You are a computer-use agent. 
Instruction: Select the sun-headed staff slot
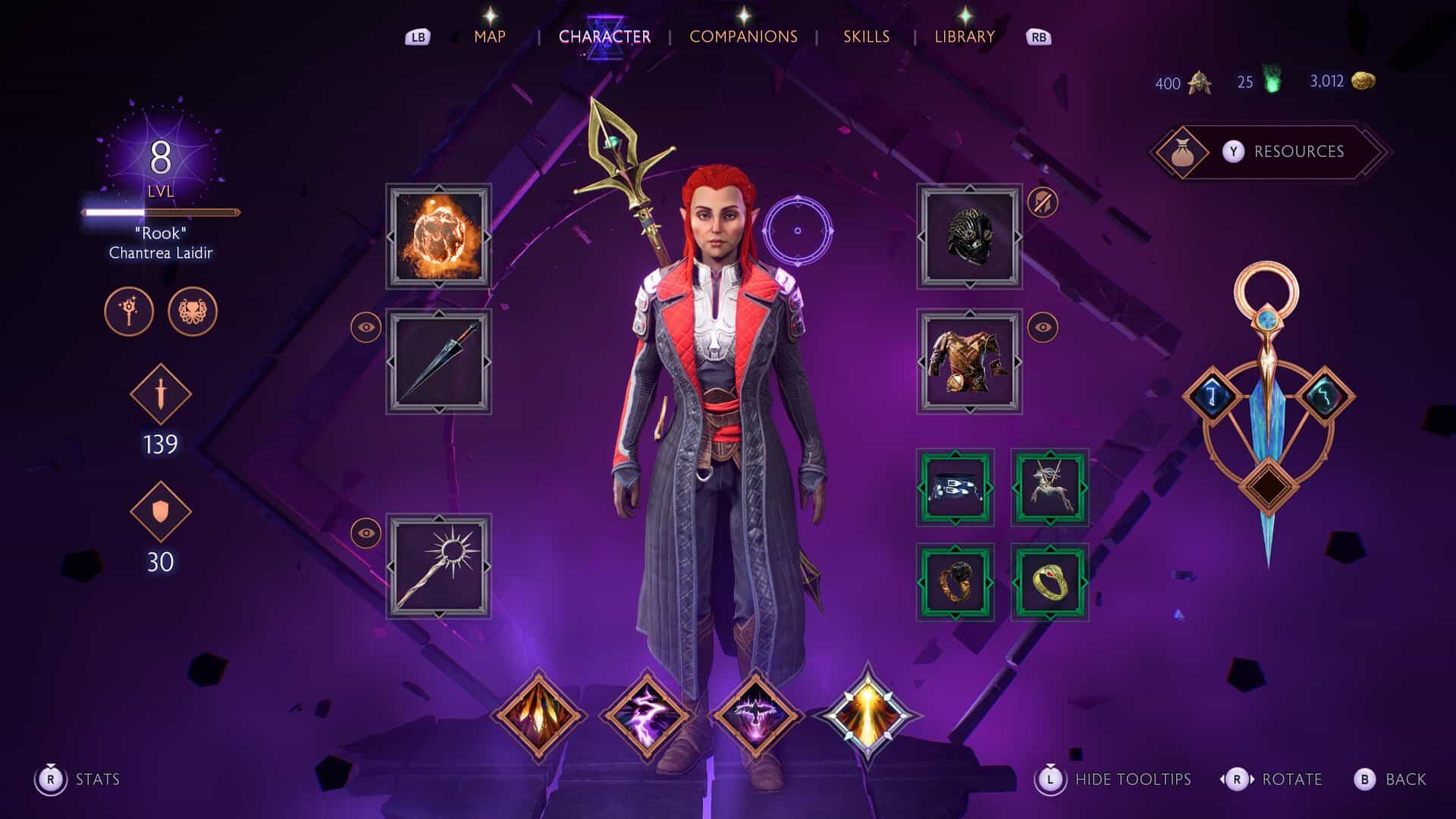(x=438, y=566)
